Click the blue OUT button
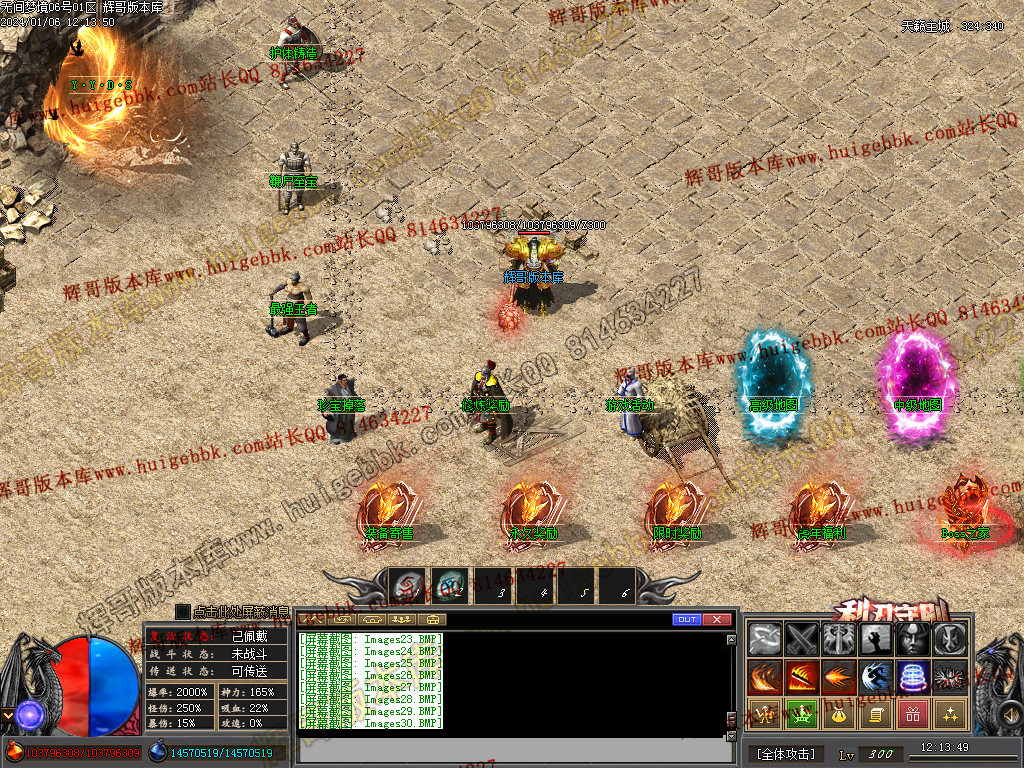 687,620
